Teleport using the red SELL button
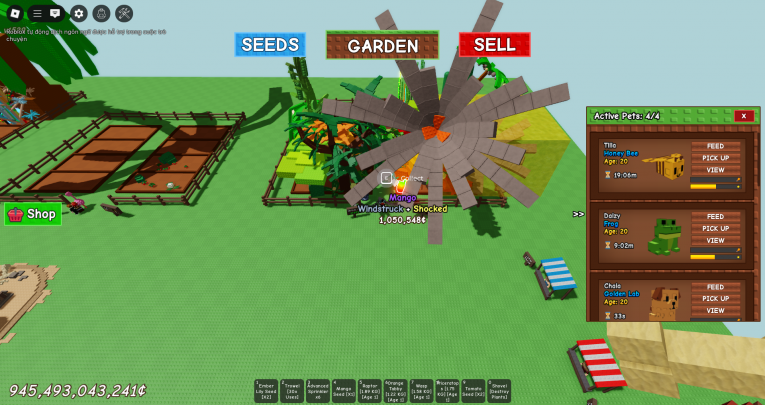Screen dimensions: 765x405 point(494,45)
